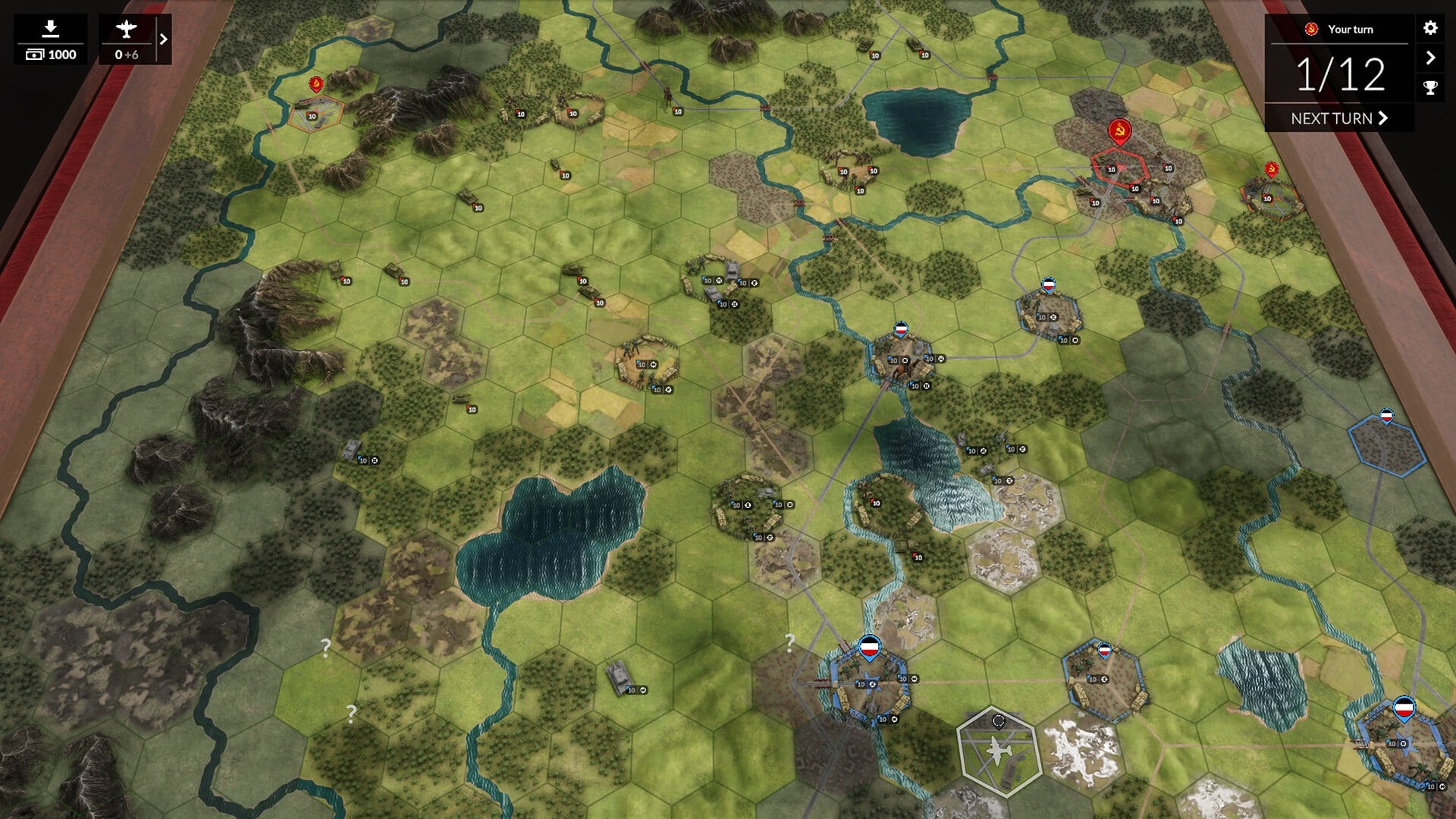The image size is (1456, 819).
Task: Open settings via the gear icon
Action: pos(1430,29)
